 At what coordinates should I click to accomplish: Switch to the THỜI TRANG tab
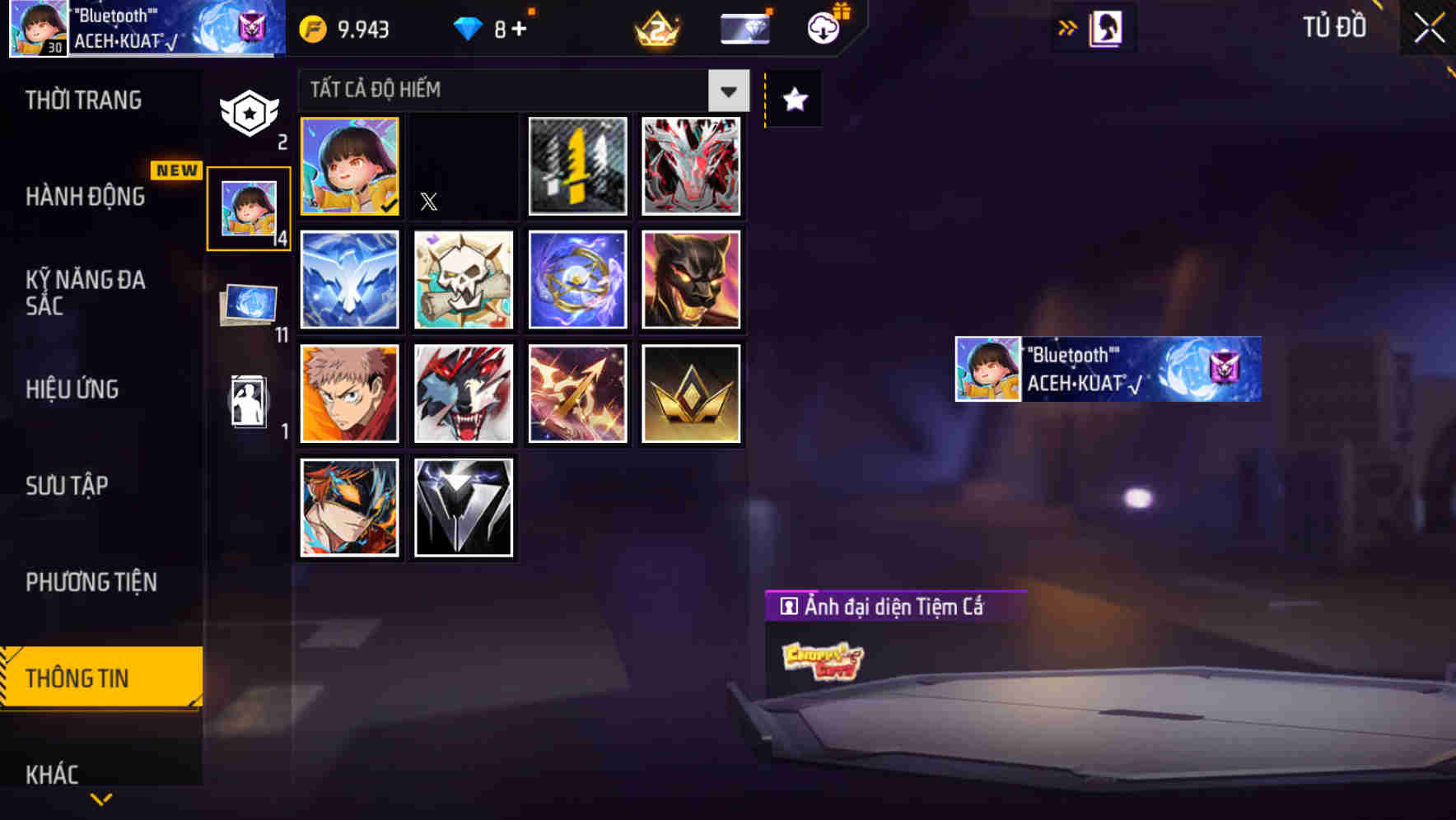pyautogui.click(x=85, y=99)
